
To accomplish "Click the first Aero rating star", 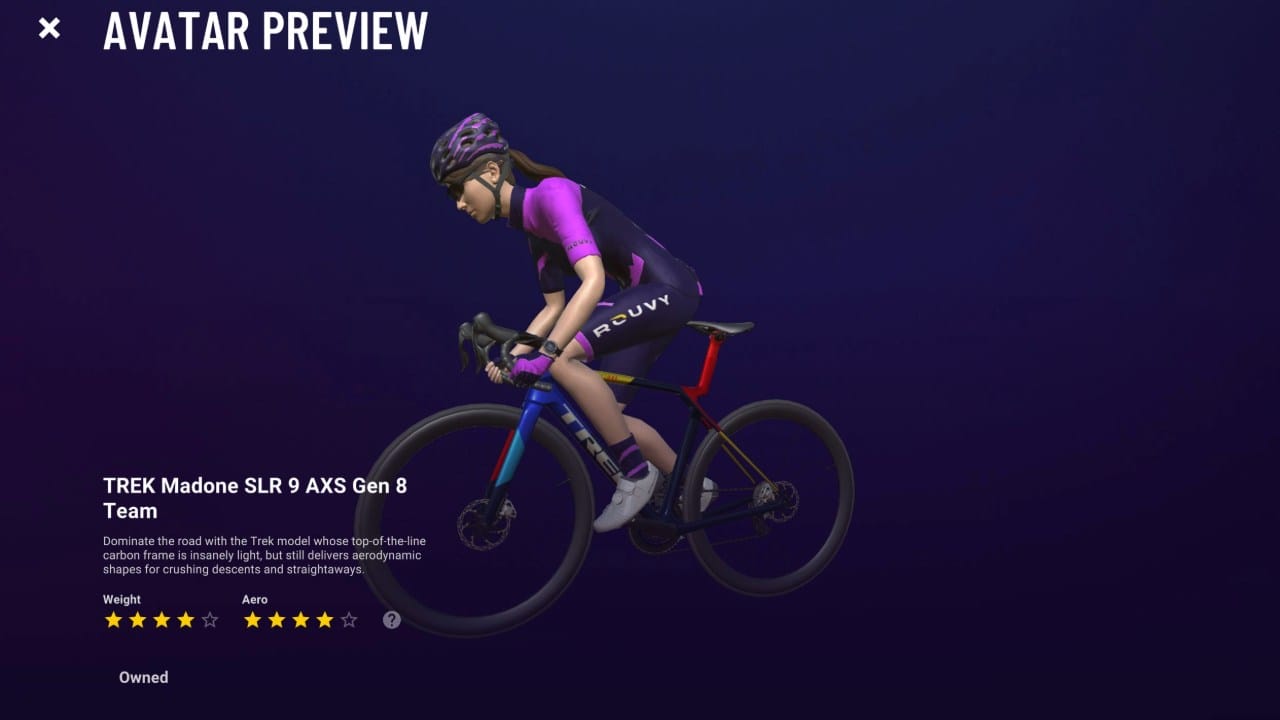I will [x=252, y=620].
